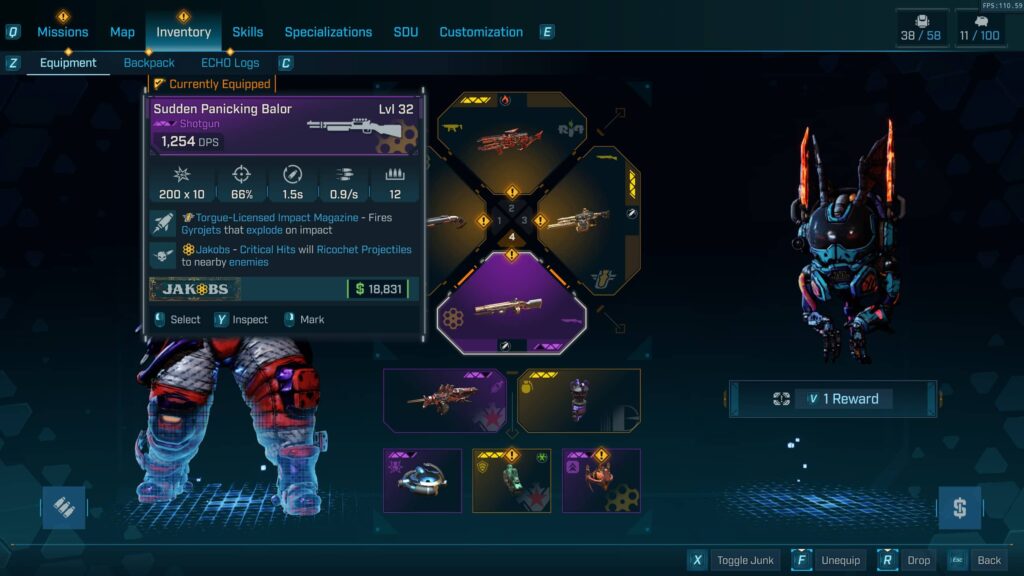Claim the 1 Reward button

coord(832,399)
